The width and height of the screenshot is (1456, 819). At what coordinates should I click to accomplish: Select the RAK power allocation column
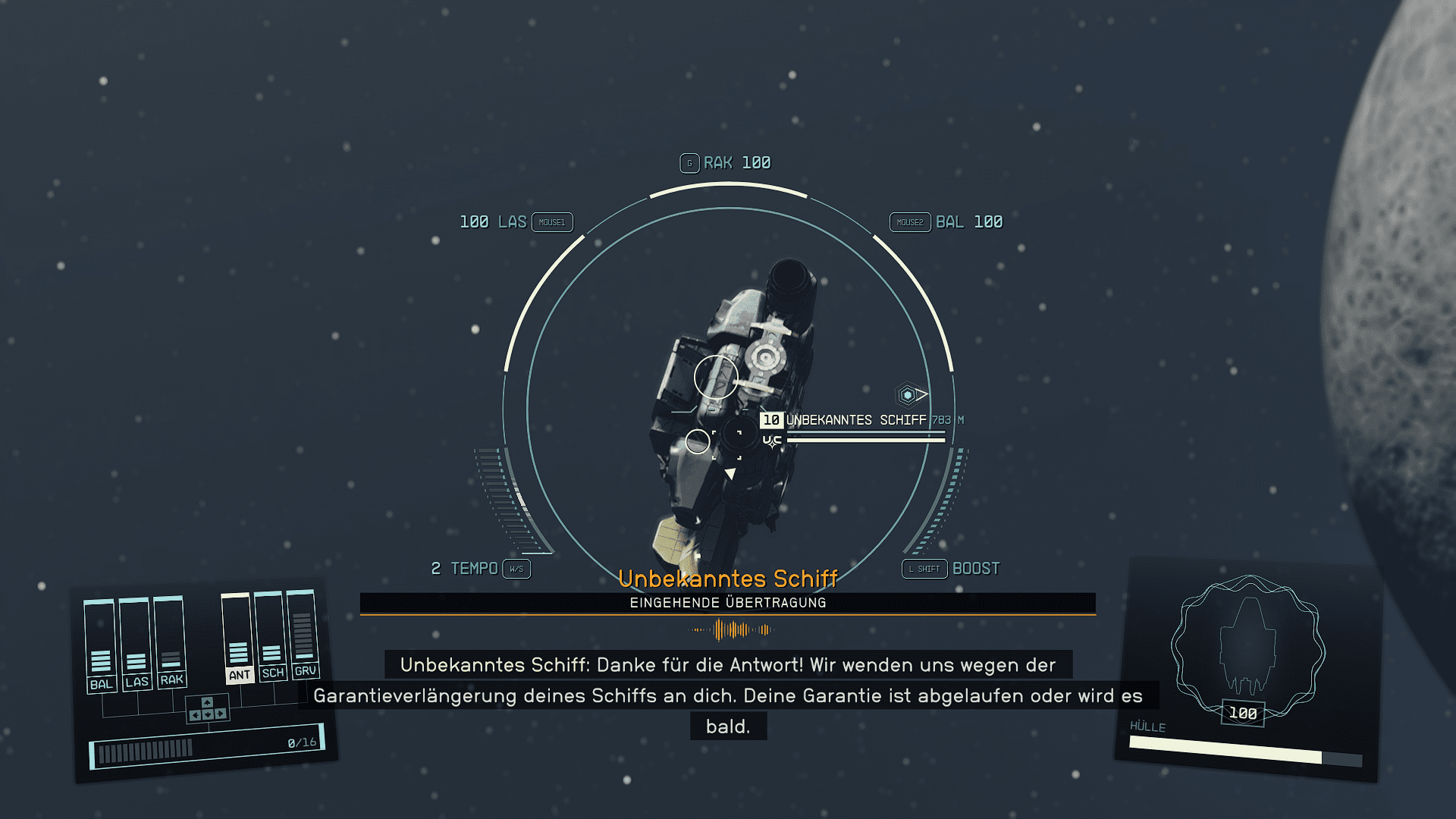coord(171,640)
